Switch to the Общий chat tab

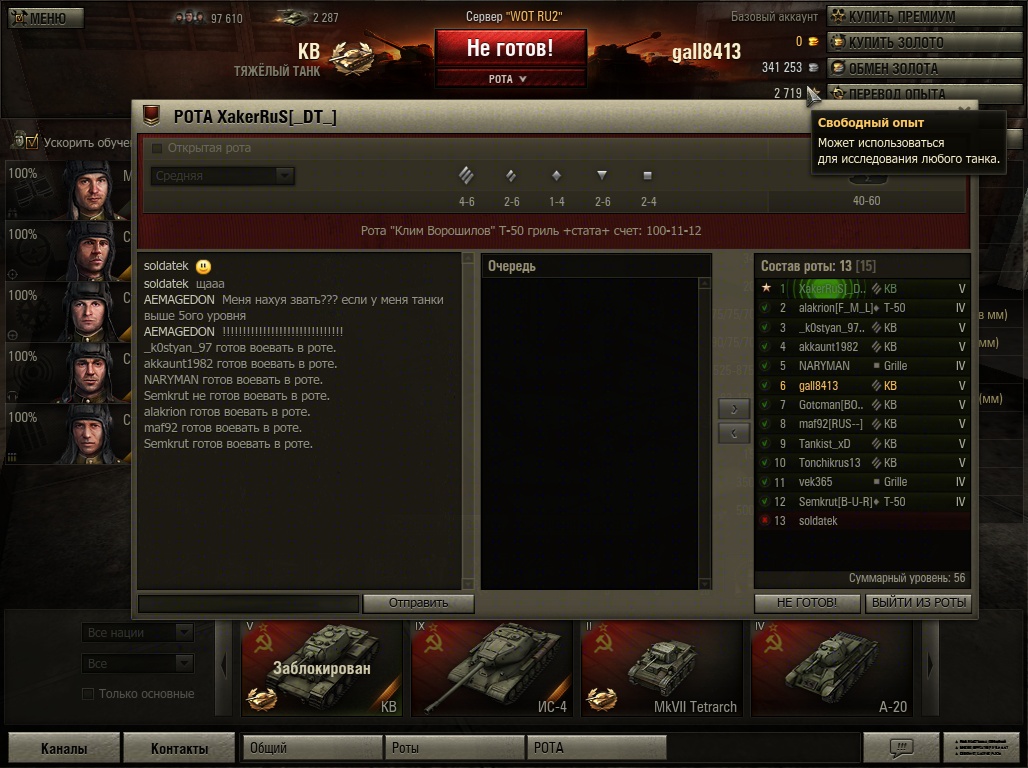pos(312,748)
